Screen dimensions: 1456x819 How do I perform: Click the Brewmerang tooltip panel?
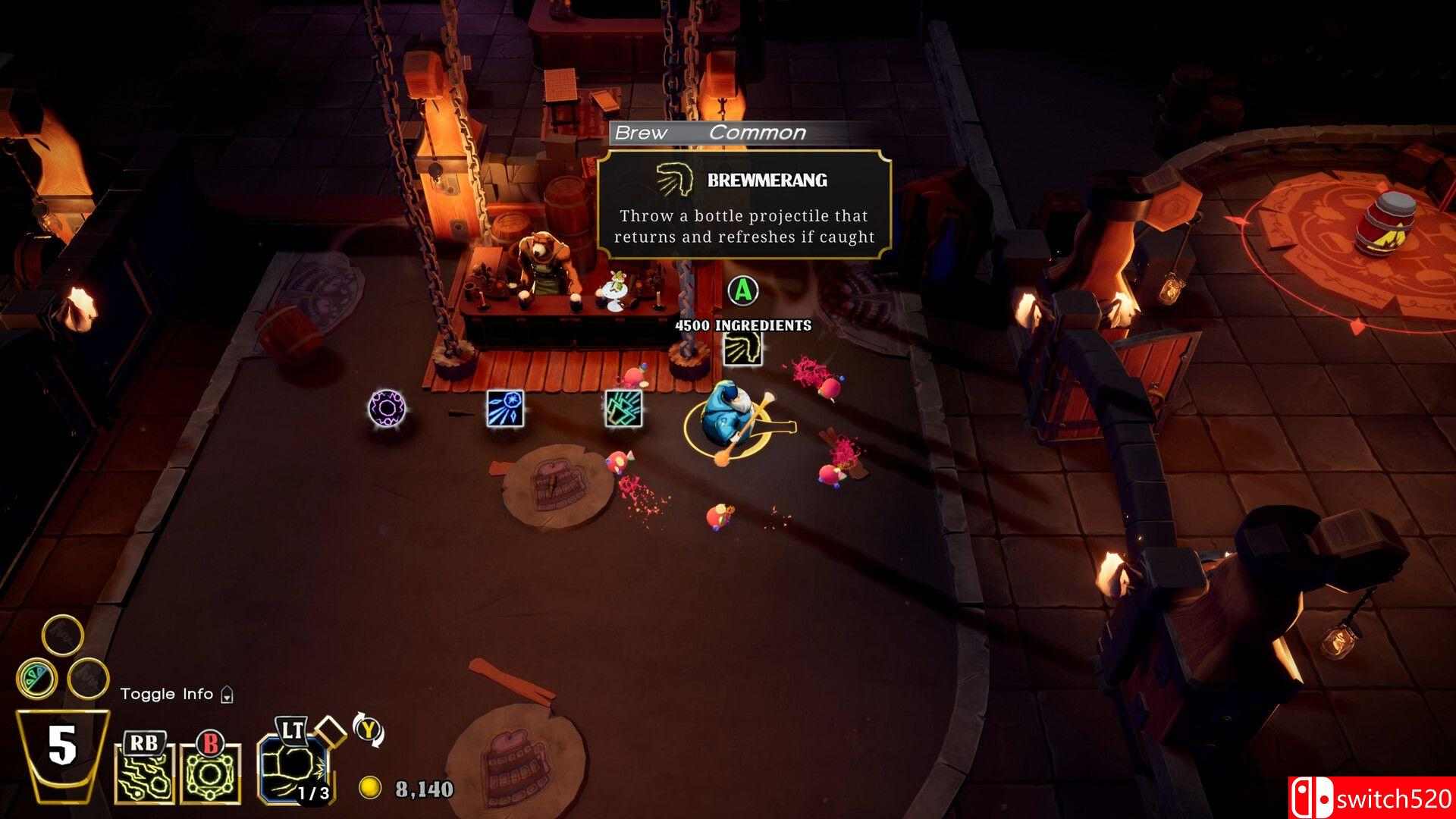743,204
